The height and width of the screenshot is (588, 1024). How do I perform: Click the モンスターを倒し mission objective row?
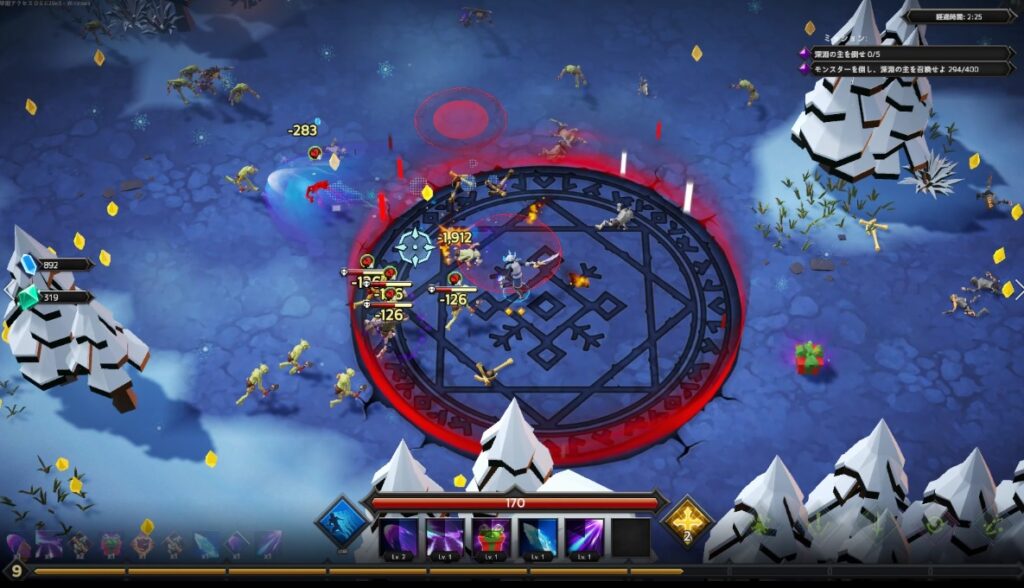tap(904, 68)
